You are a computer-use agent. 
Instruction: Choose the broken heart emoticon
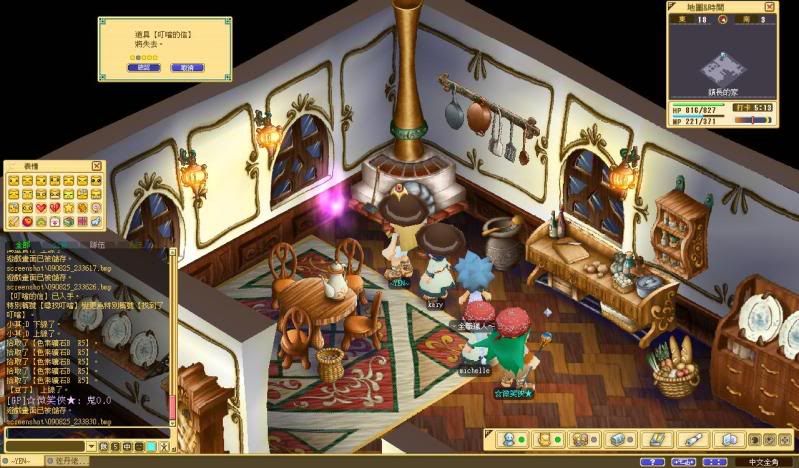(x=55, y=208)
